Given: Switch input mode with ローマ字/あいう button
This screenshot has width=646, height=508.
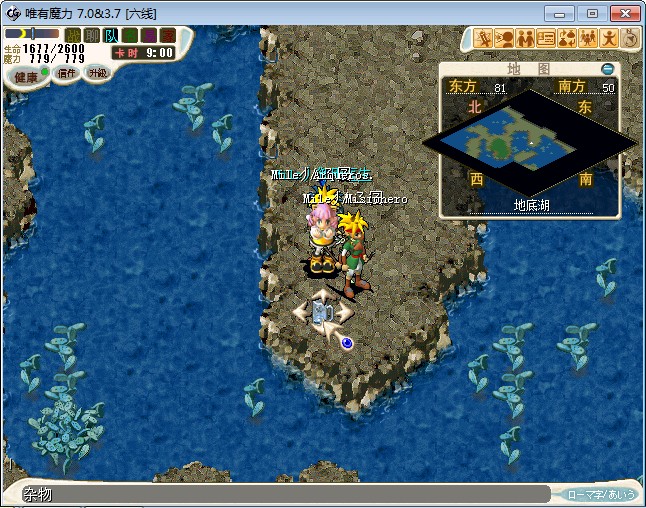Looking at the screenshot, I should point(600,494).
